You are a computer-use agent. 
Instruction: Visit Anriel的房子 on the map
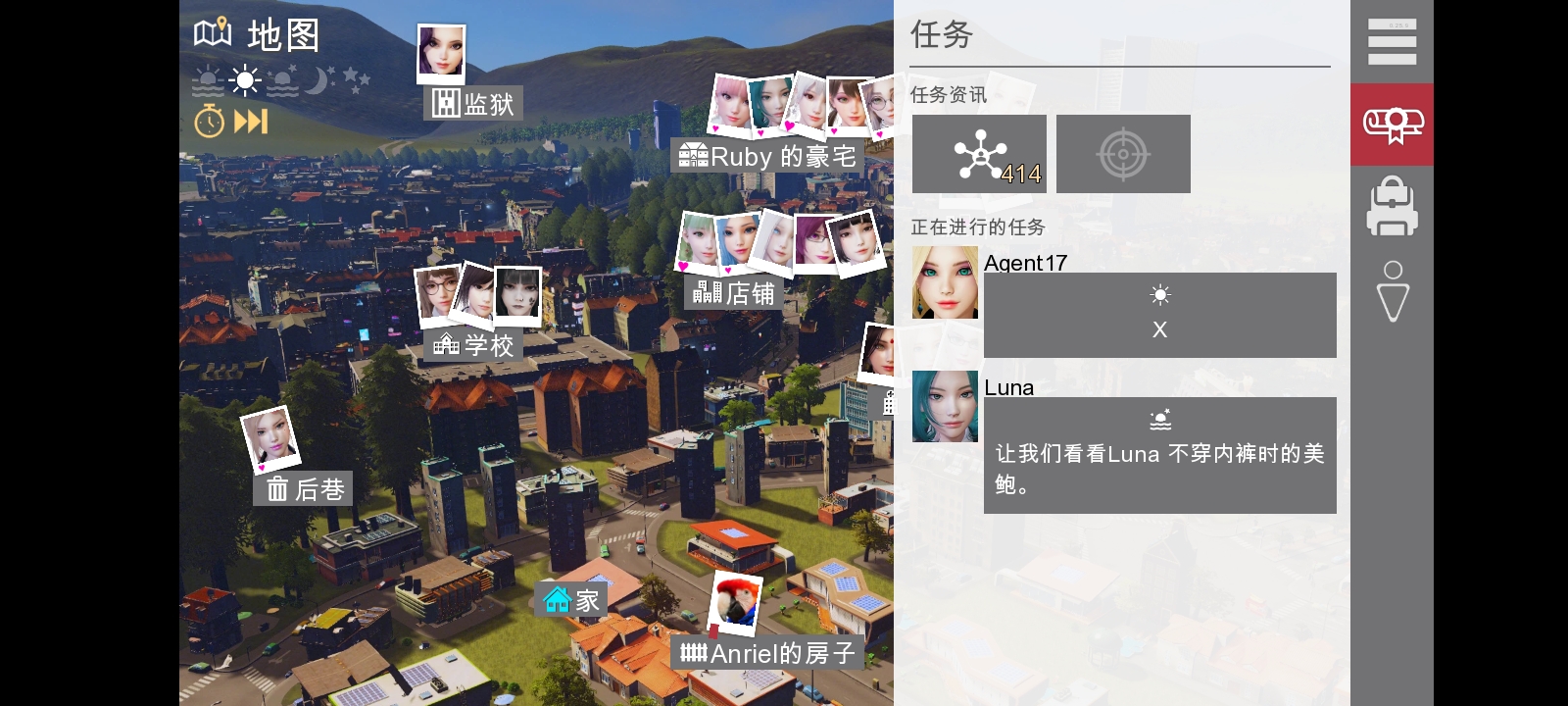click(769, 651)
